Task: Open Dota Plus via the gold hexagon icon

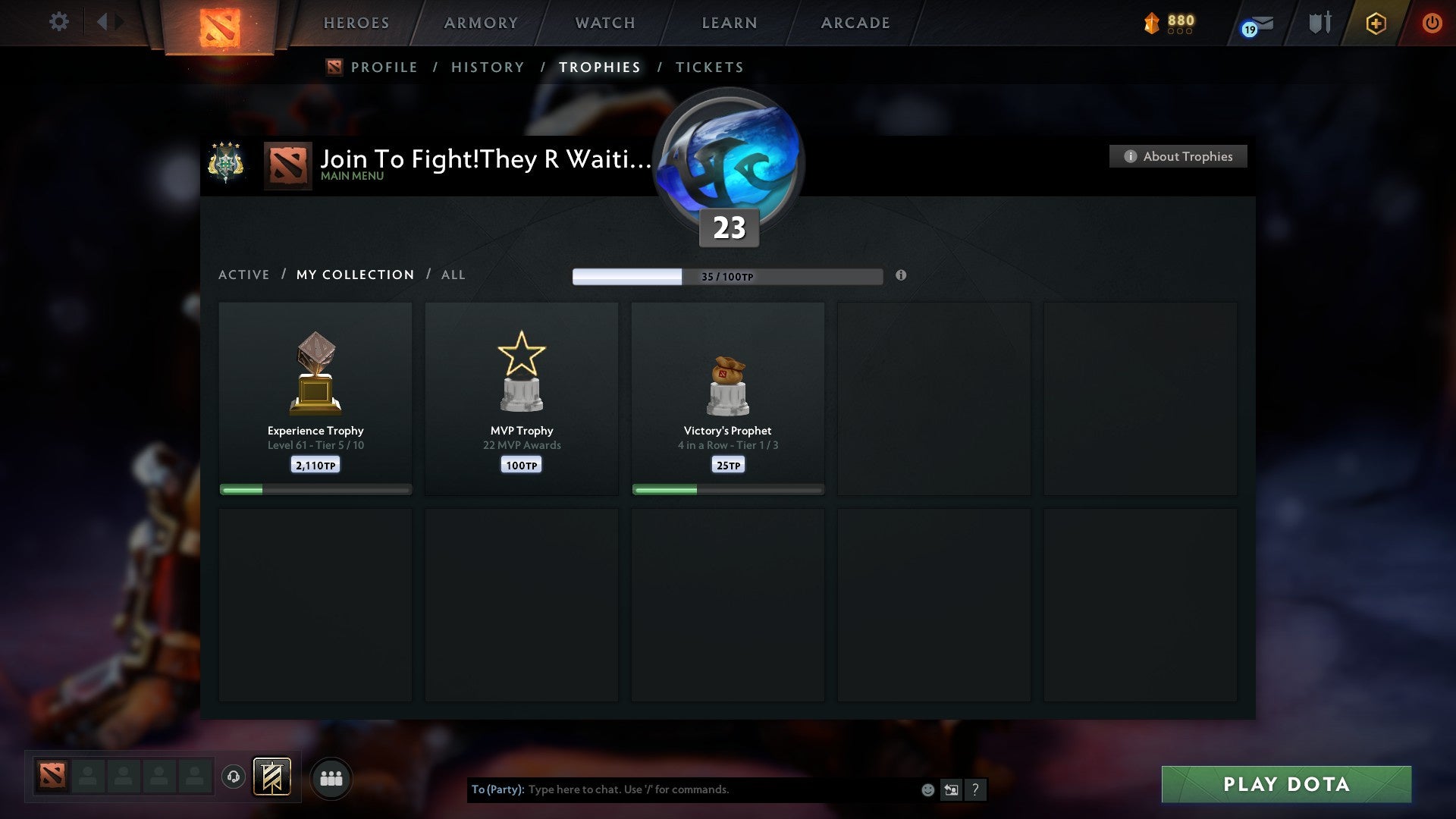Action: pyautogui.click(x=1376, y=23)
